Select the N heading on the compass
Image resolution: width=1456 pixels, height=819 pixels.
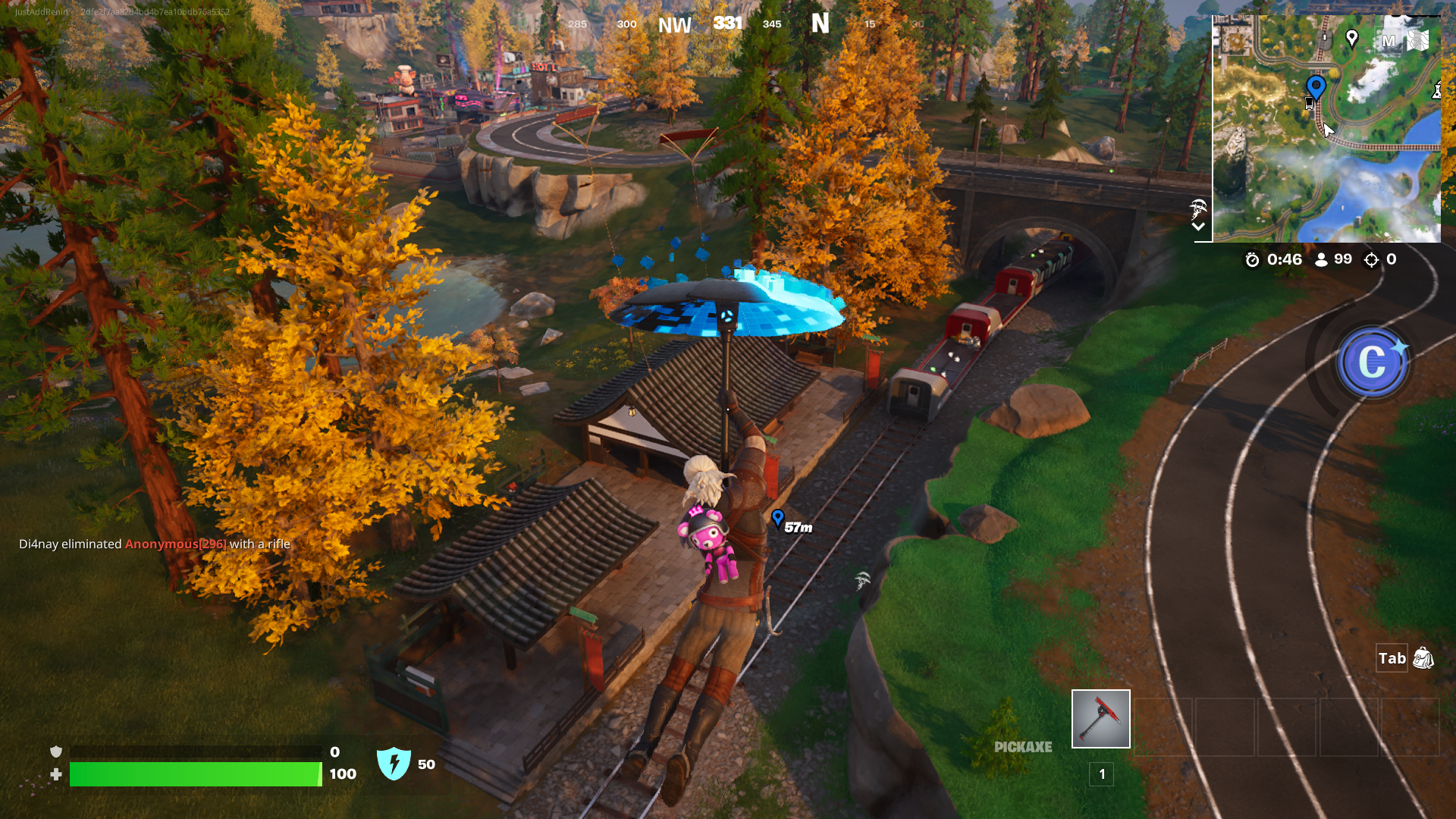tap(819, 24)
